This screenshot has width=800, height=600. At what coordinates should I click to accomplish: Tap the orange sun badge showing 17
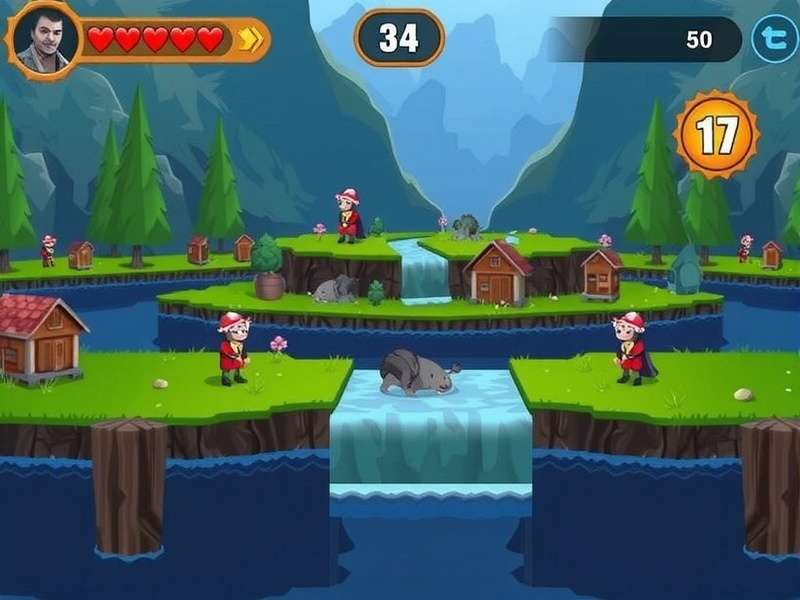(x=716, y=134)
